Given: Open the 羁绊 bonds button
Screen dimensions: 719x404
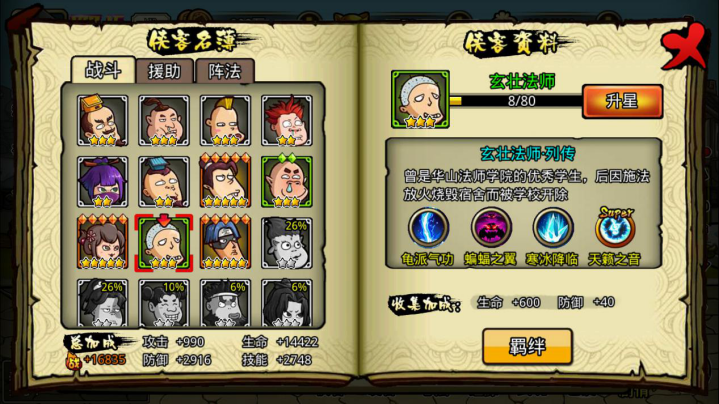Looking at the screenshot, I should [527, 346].
